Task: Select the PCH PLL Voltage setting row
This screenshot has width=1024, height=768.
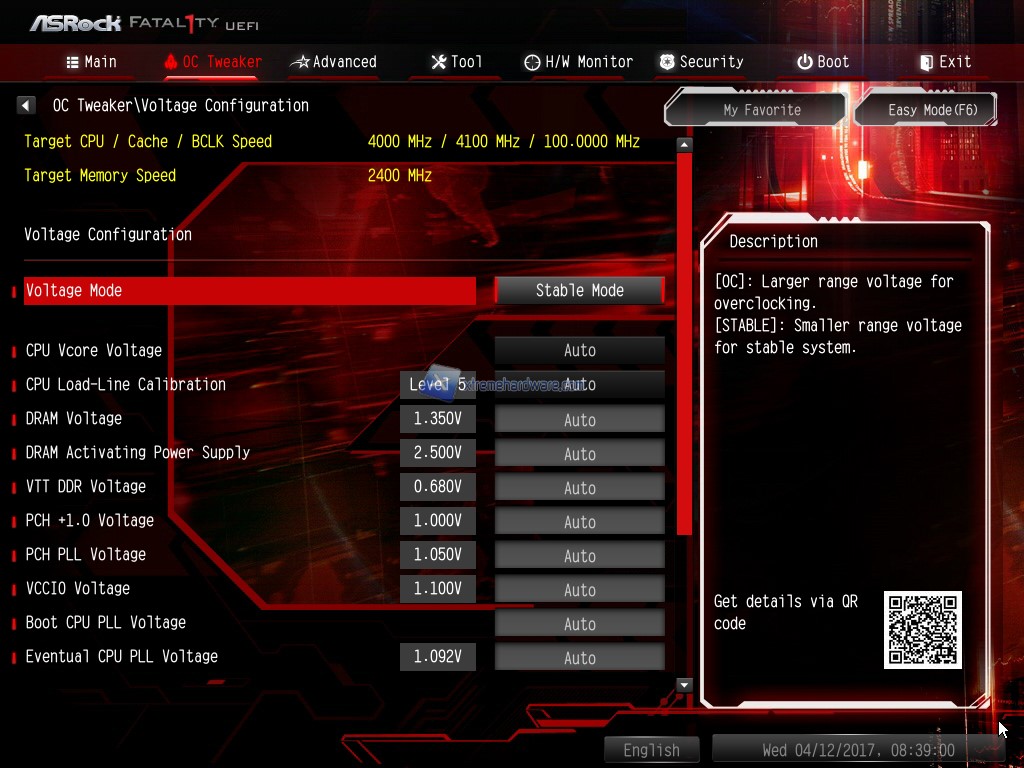Action: 86,555
